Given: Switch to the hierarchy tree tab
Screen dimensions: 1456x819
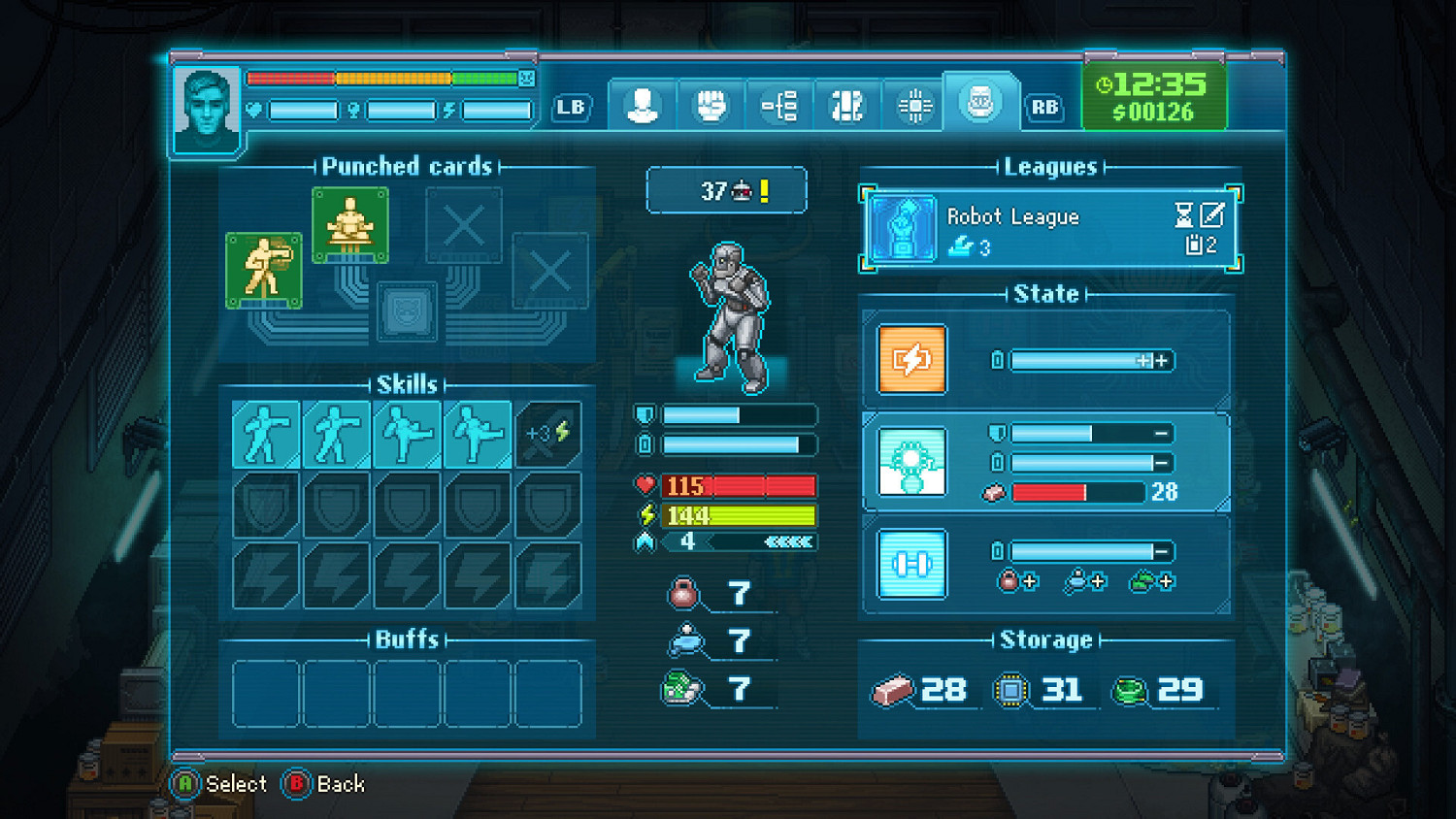Looking at the screenshot, I should 778,105.
